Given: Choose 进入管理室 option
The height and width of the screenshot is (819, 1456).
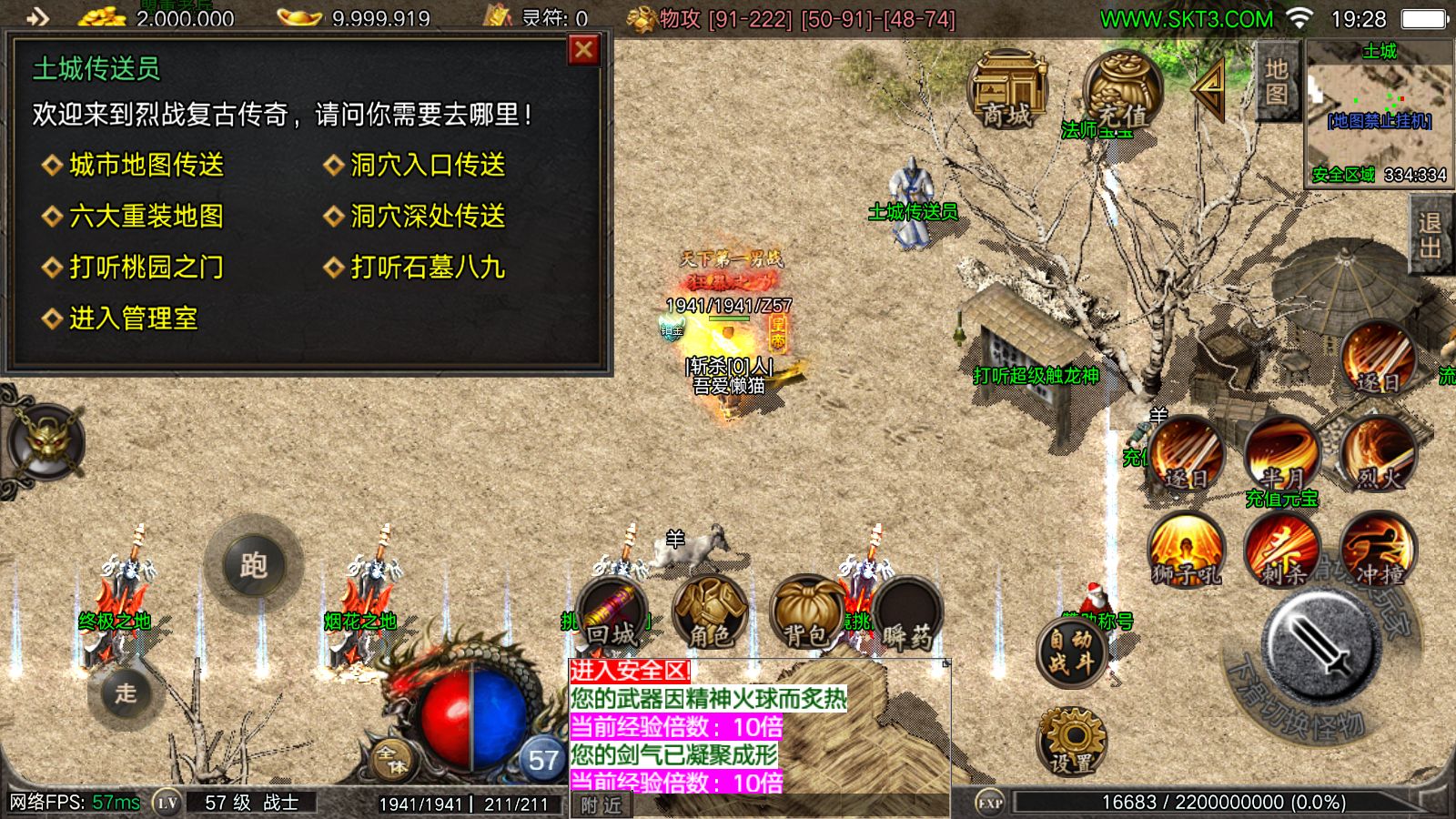Looking at the screenshot, I should 133,318.
